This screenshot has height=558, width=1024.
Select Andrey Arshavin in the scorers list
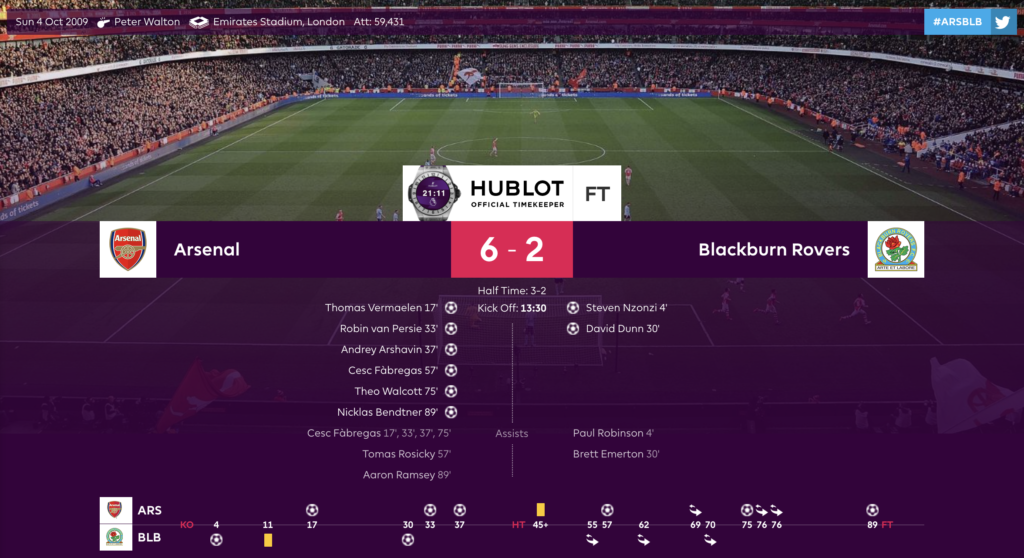[390, 349]
